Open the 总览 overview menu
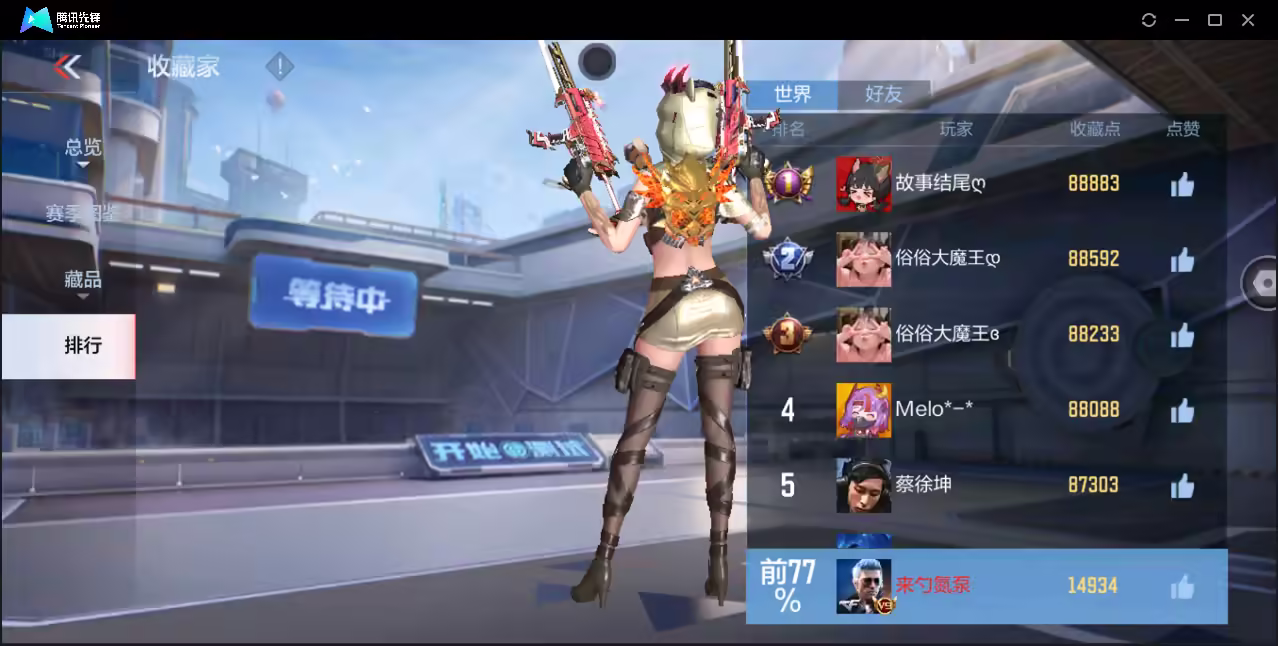Viewport: 1278px width, 646px height. (82, 148)
